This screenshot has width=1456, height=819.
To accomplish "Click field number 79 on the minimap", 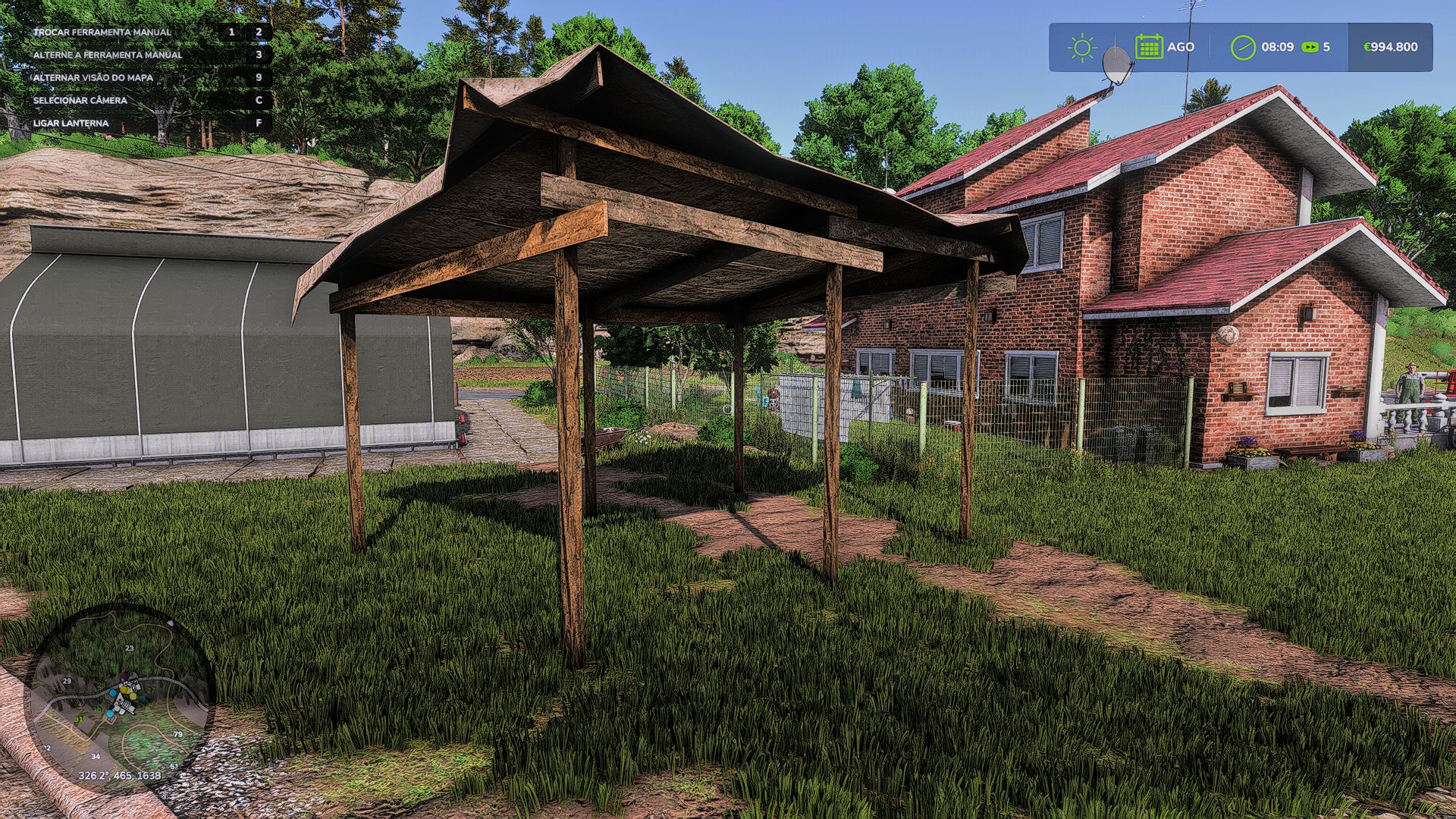I will click(177, 734).
